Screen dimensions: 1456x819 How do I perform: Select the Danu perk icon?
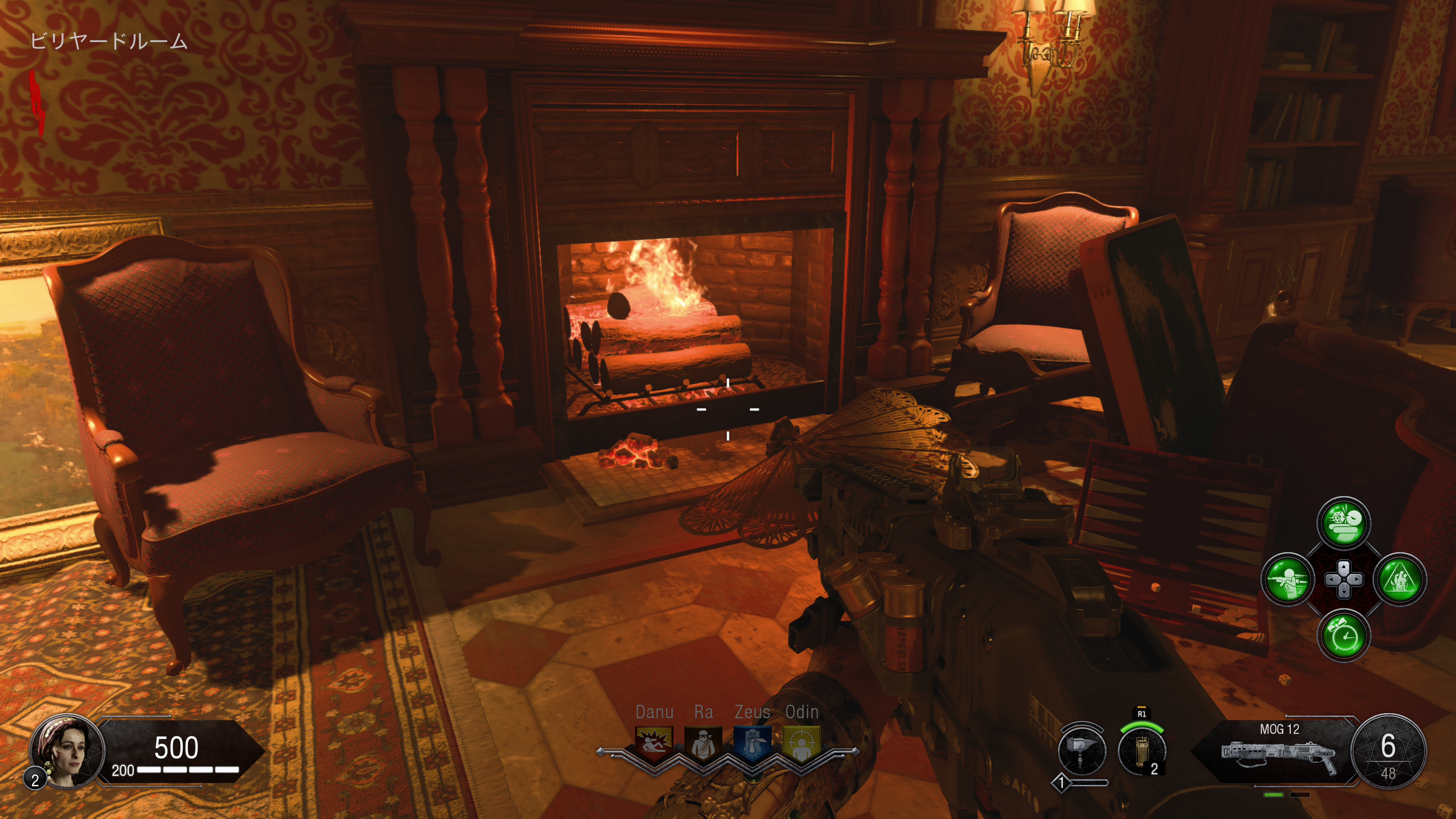pyautogui.click(x=654, y=743)
